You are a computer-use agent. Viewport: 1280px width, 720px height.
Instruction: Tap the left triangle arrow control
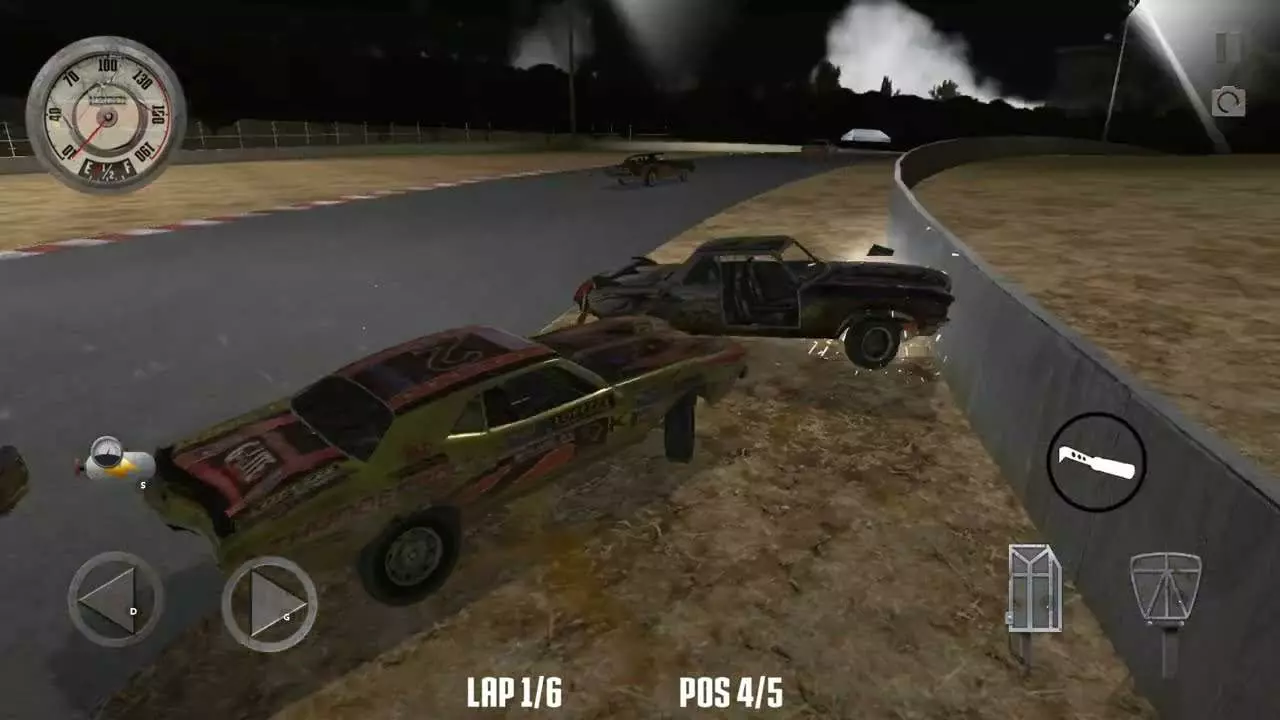[x=110, y=598]
